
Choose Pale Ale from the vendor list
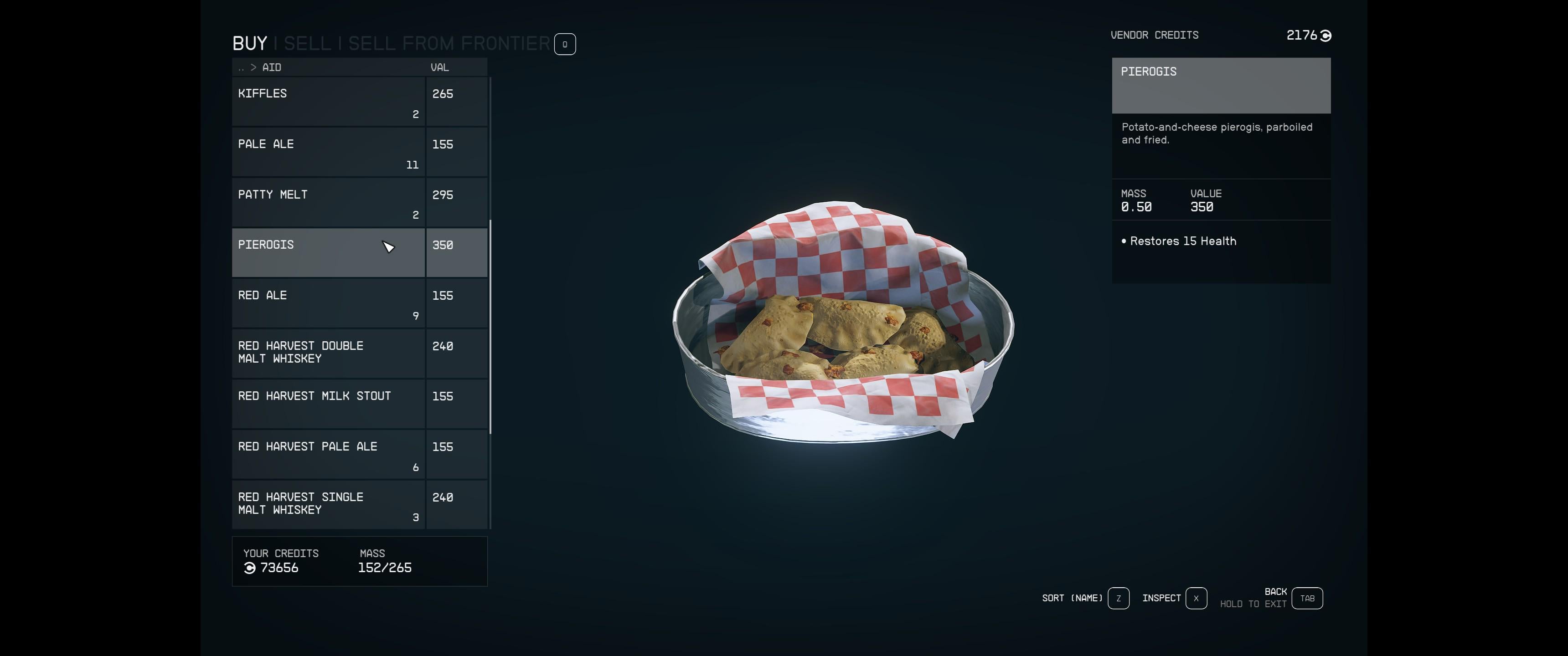pyautogui.click(x=328, y=152)
